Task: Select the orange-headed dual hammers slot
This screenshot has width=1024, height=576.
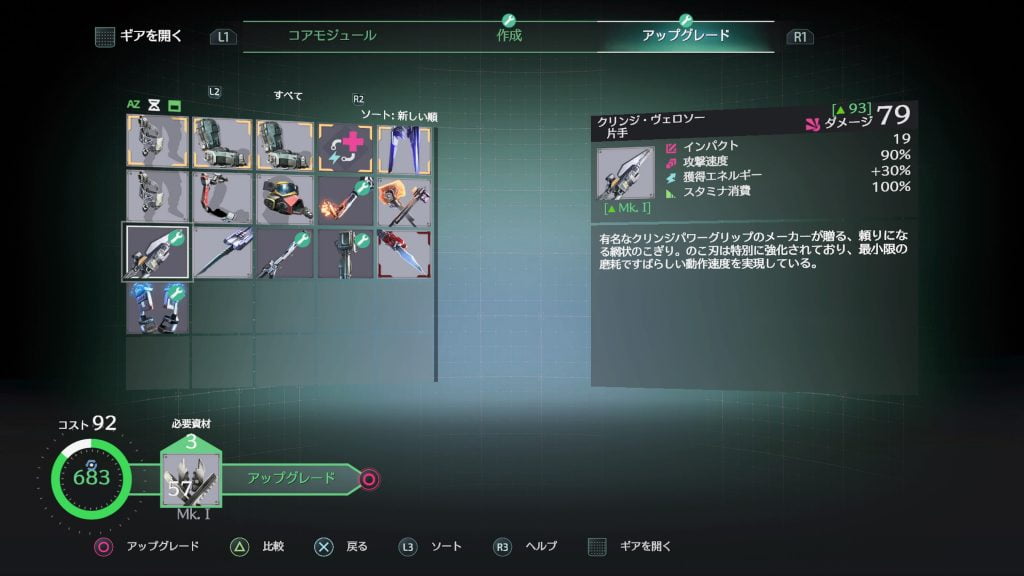Action: 405,198
